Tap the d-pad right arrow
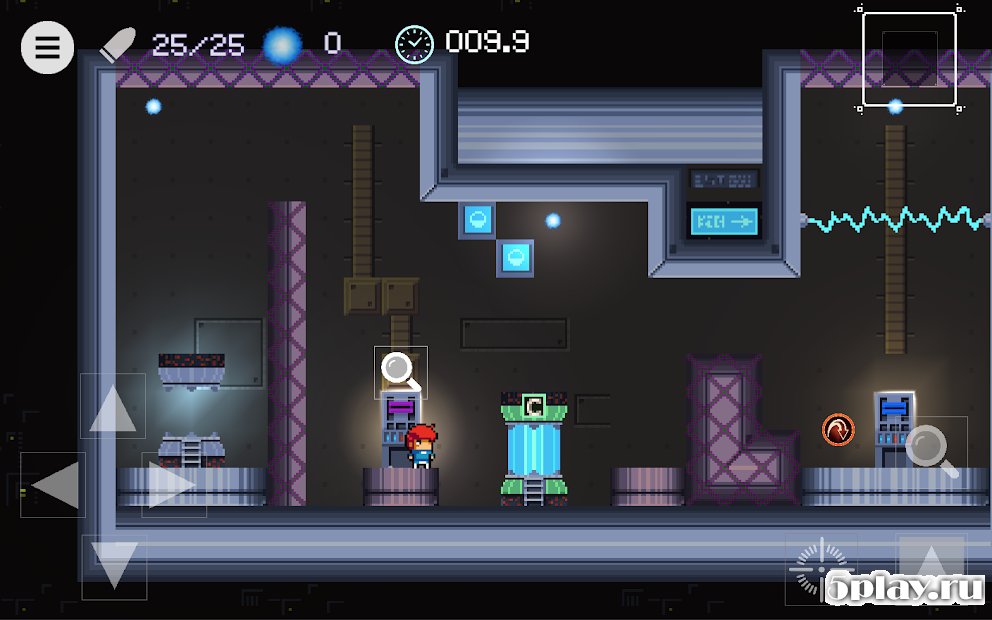992x620 pixels. click(173, 486)
